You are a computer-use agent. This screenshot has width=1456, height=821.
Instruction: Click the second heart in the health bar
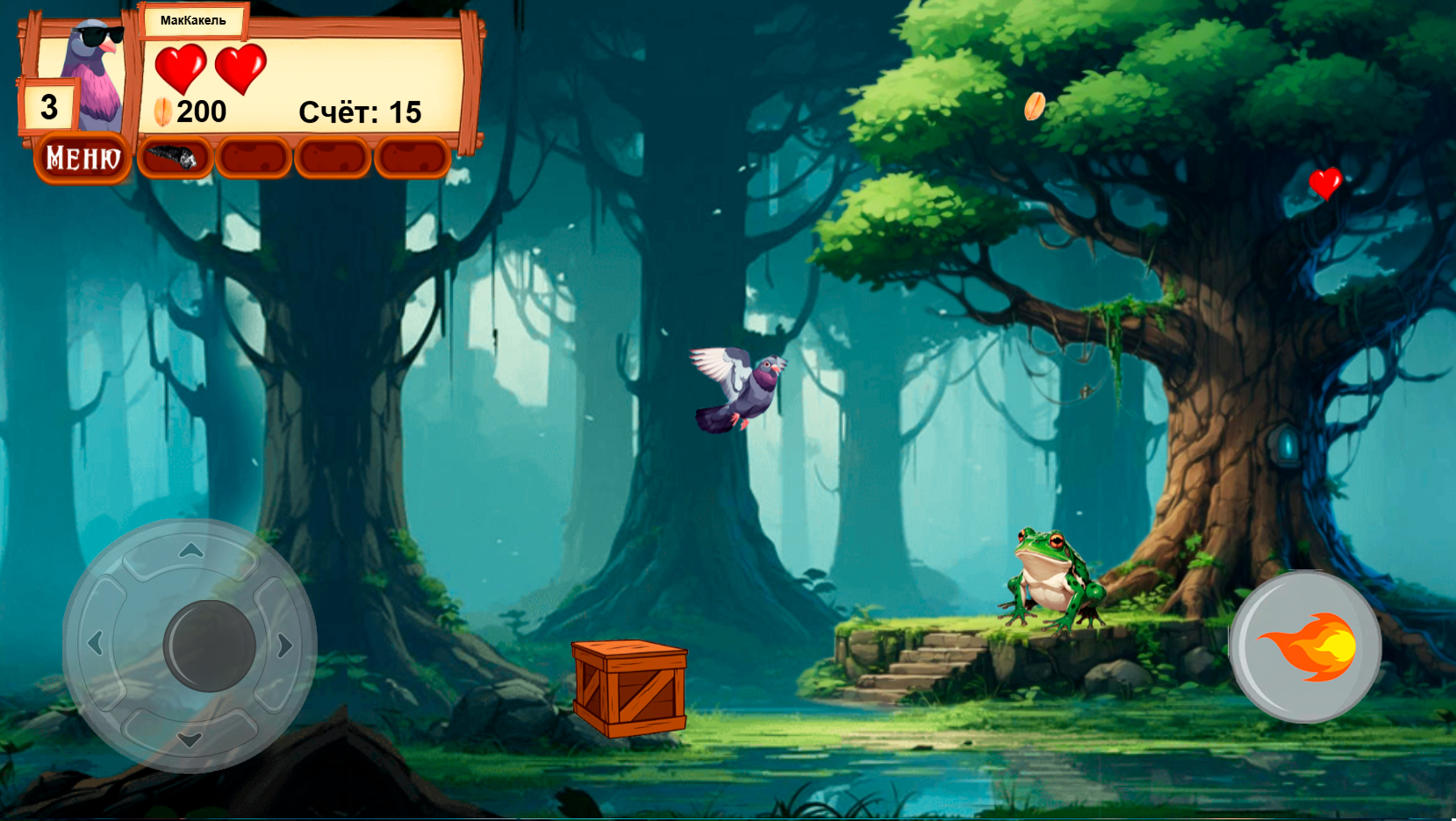pyautogui.click(x=242, y=67)
